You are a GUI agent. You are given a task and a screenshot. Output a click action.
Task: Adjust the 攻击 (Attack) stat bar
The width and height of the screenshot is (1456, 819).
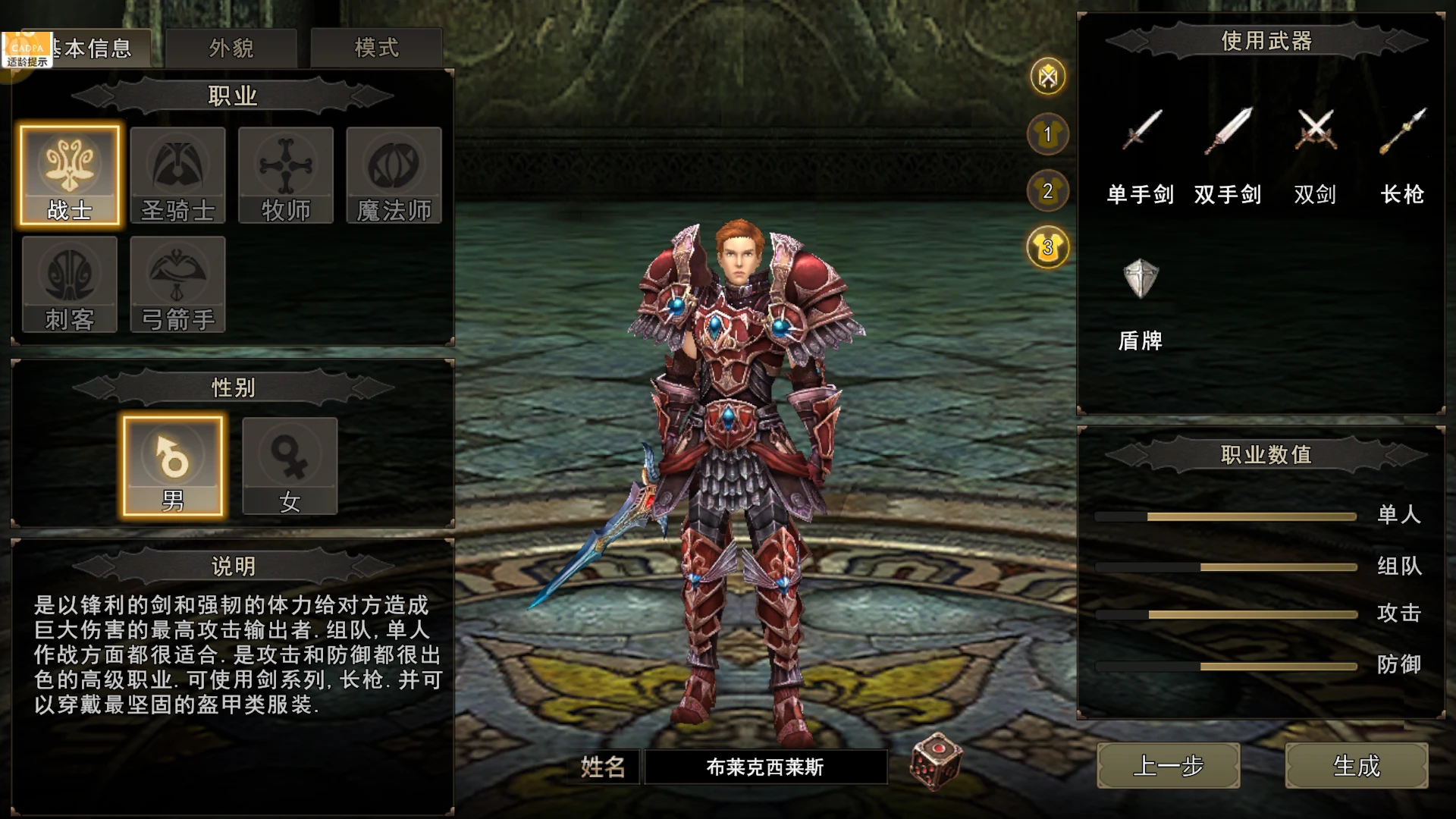coord(1226,615)
